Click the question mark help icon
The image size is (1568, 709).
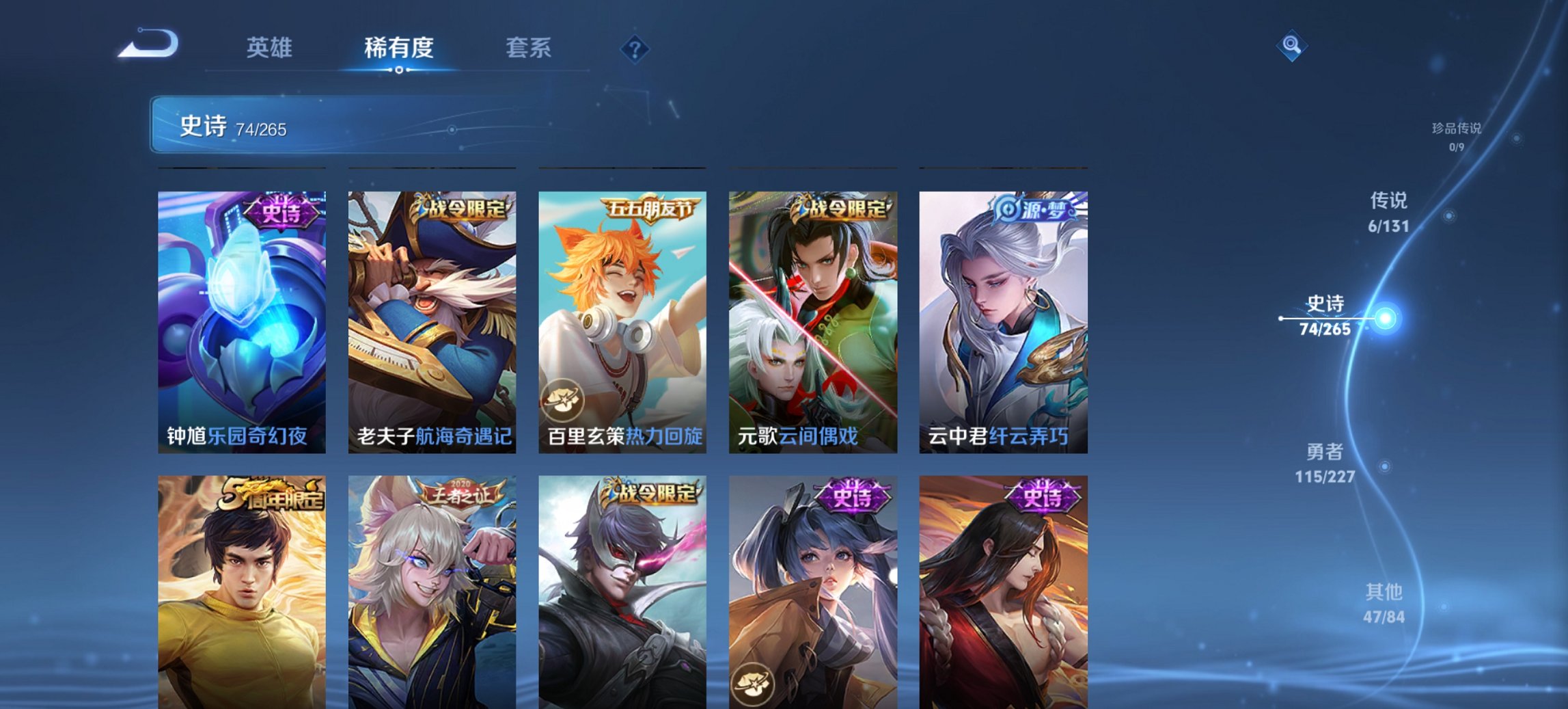[634, 48]
